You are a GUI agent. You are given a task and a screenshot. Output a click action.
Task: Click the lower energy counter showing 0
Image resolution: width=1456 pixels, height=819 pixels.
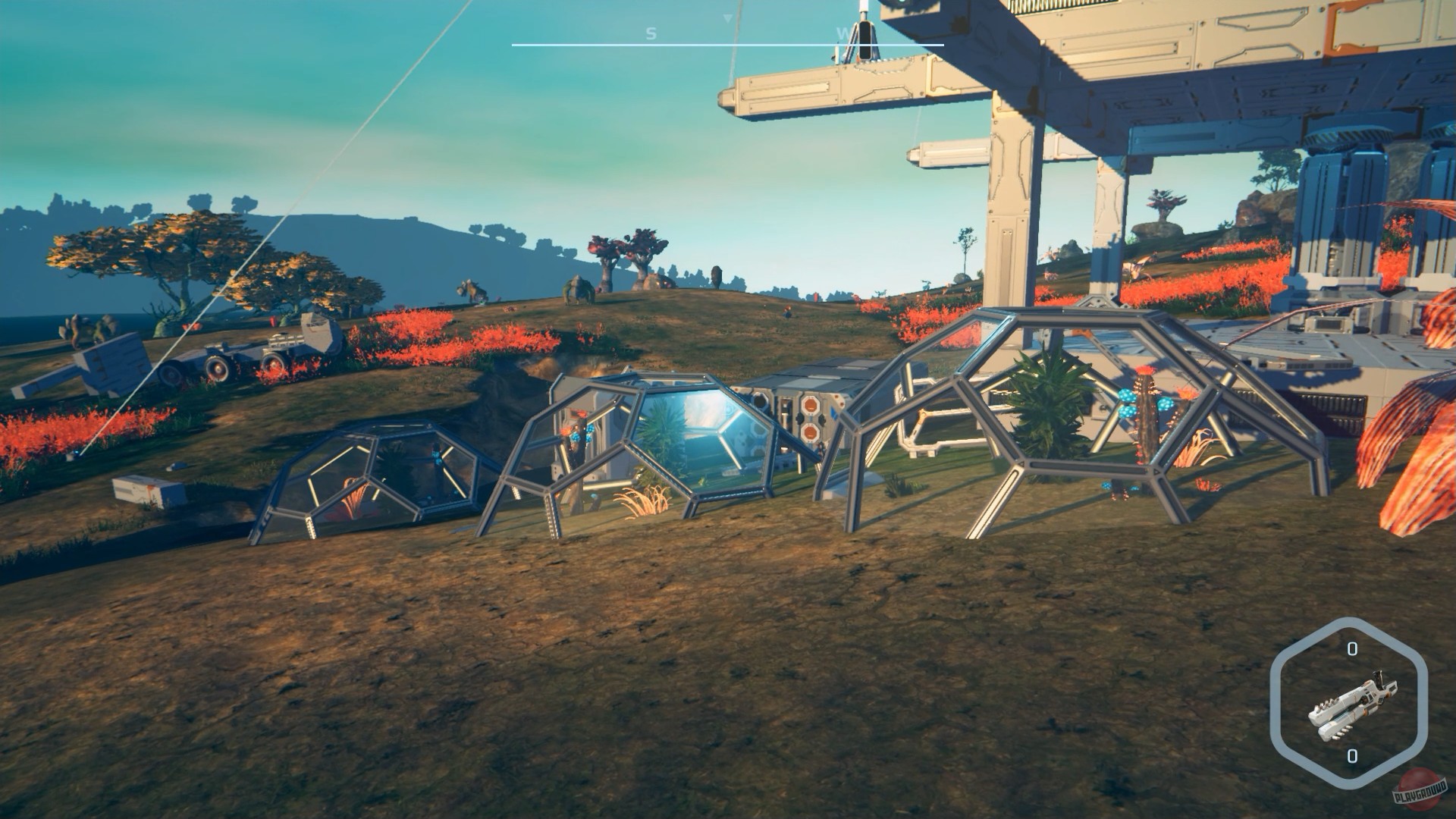tap(1352, 756)
